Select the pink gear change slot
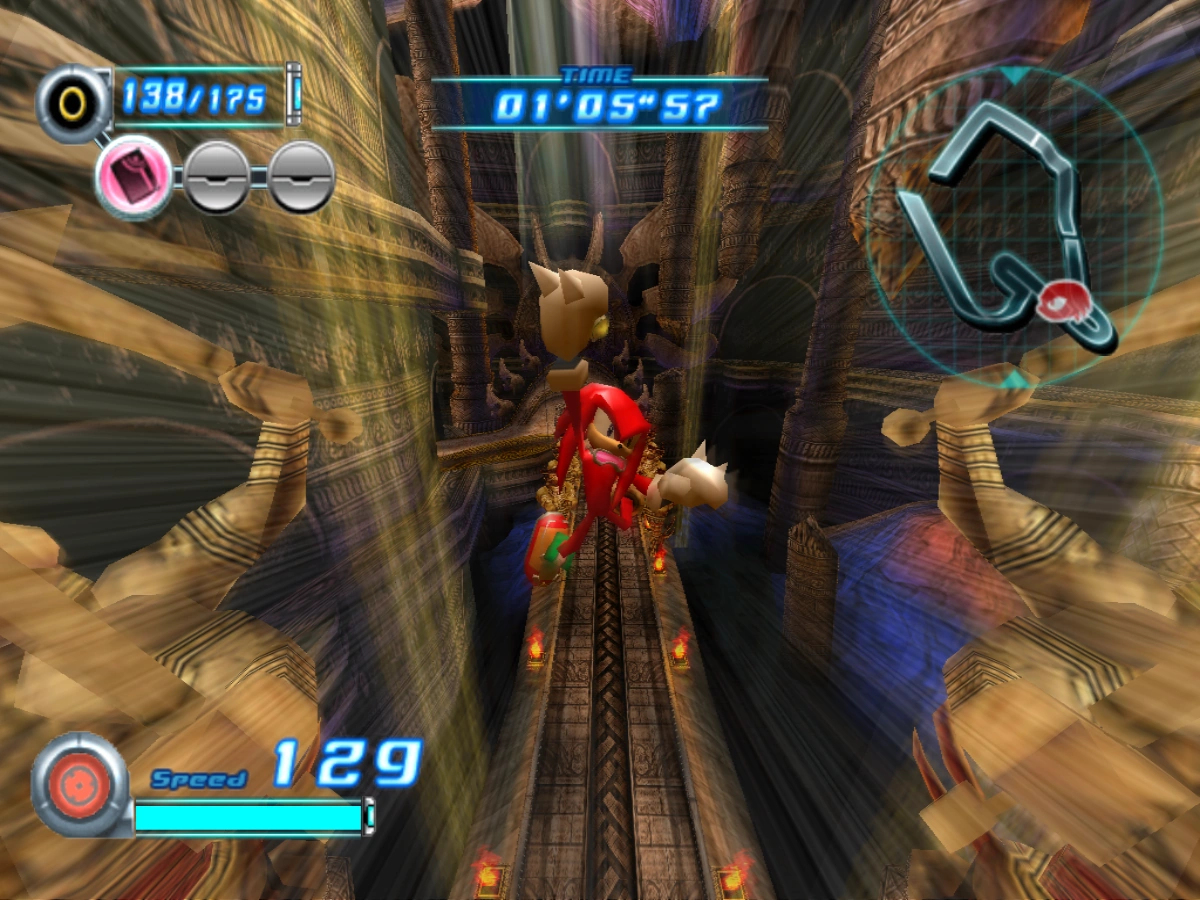 (134, 177)
